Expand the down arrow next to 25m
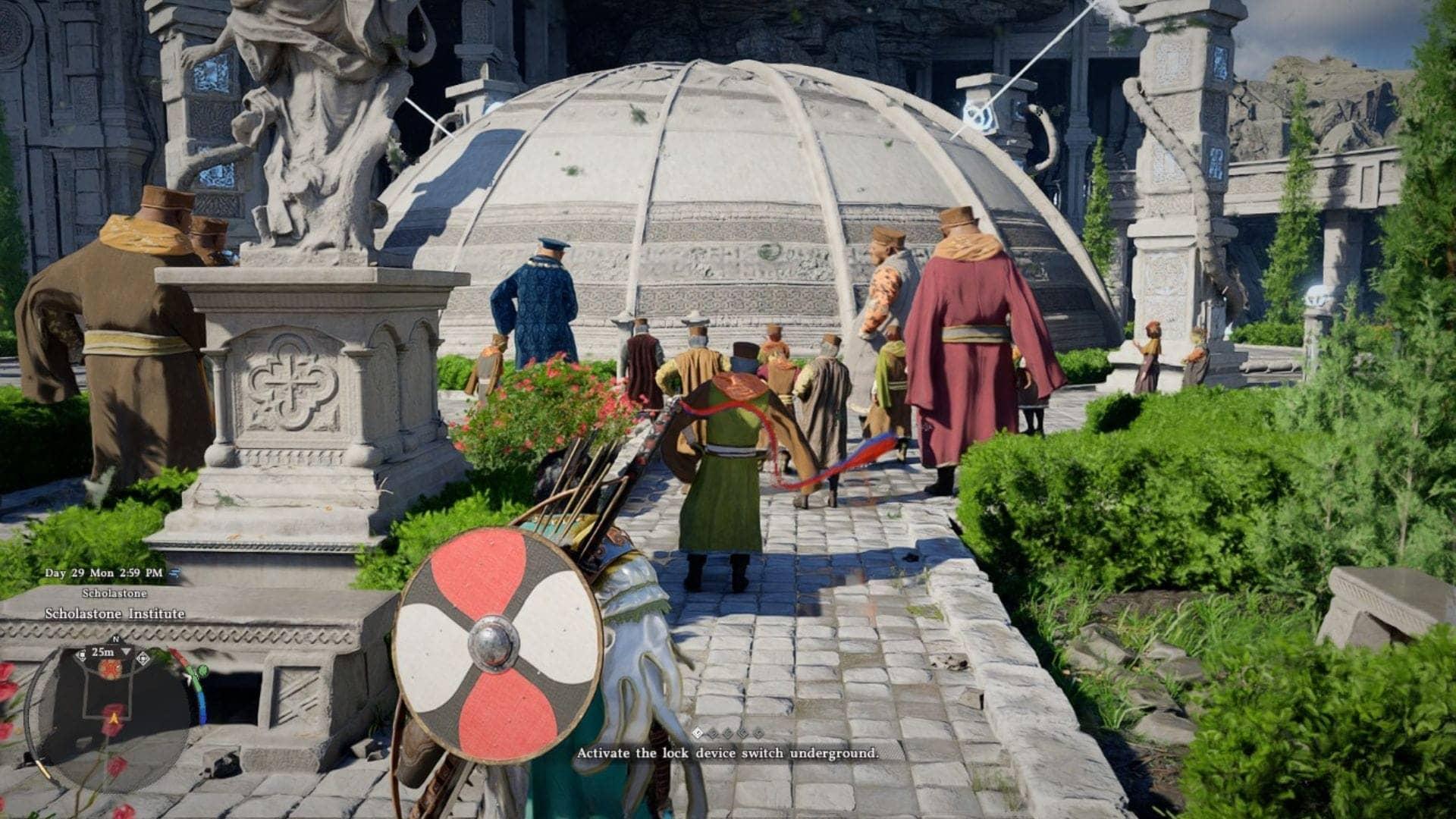 [x=127, y=653]
